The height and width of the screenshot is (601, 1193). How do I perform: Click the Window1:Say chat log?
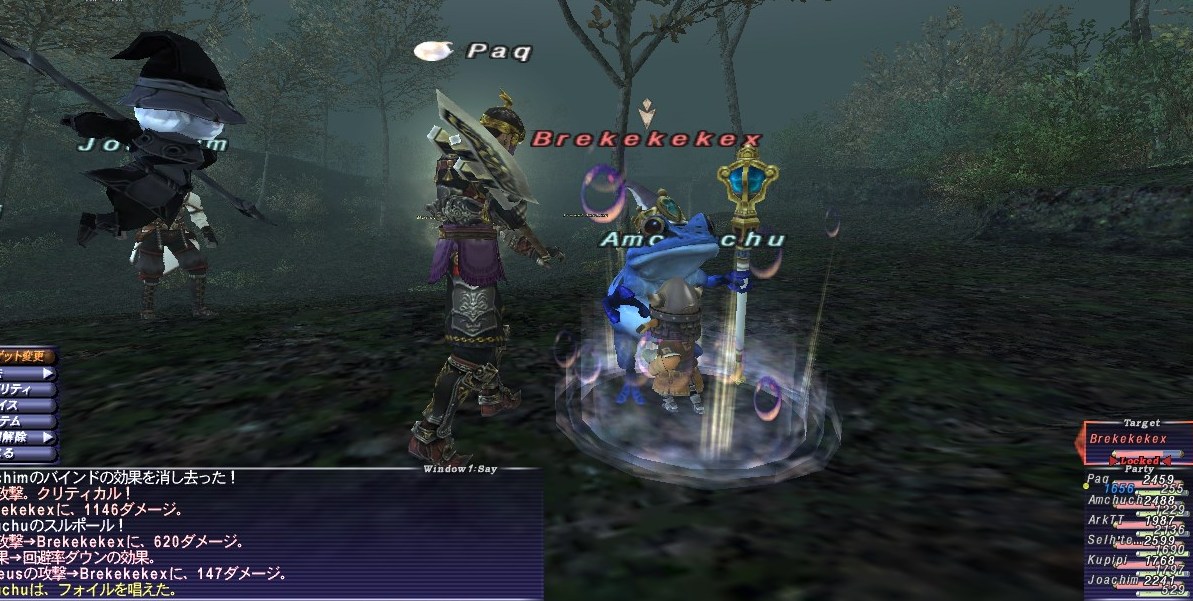(270, 535)
